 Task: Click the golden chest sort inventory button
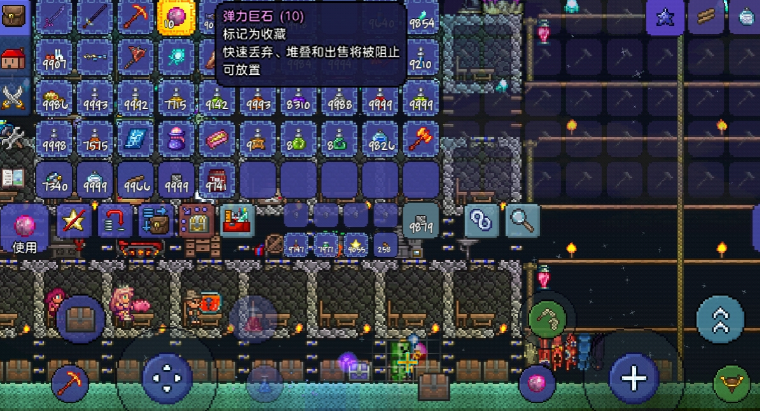(196, 221)
